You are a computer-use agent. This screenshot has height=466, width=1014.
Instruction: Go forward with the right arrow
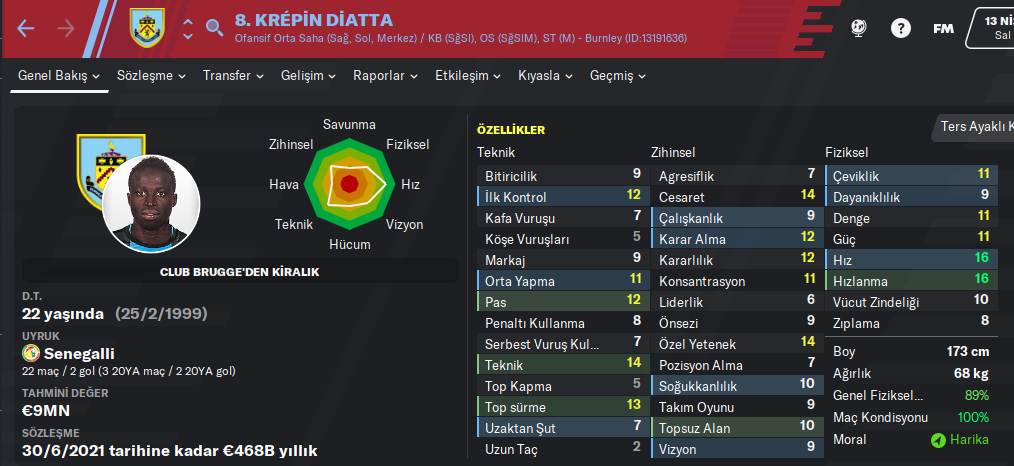click(66, 28)
